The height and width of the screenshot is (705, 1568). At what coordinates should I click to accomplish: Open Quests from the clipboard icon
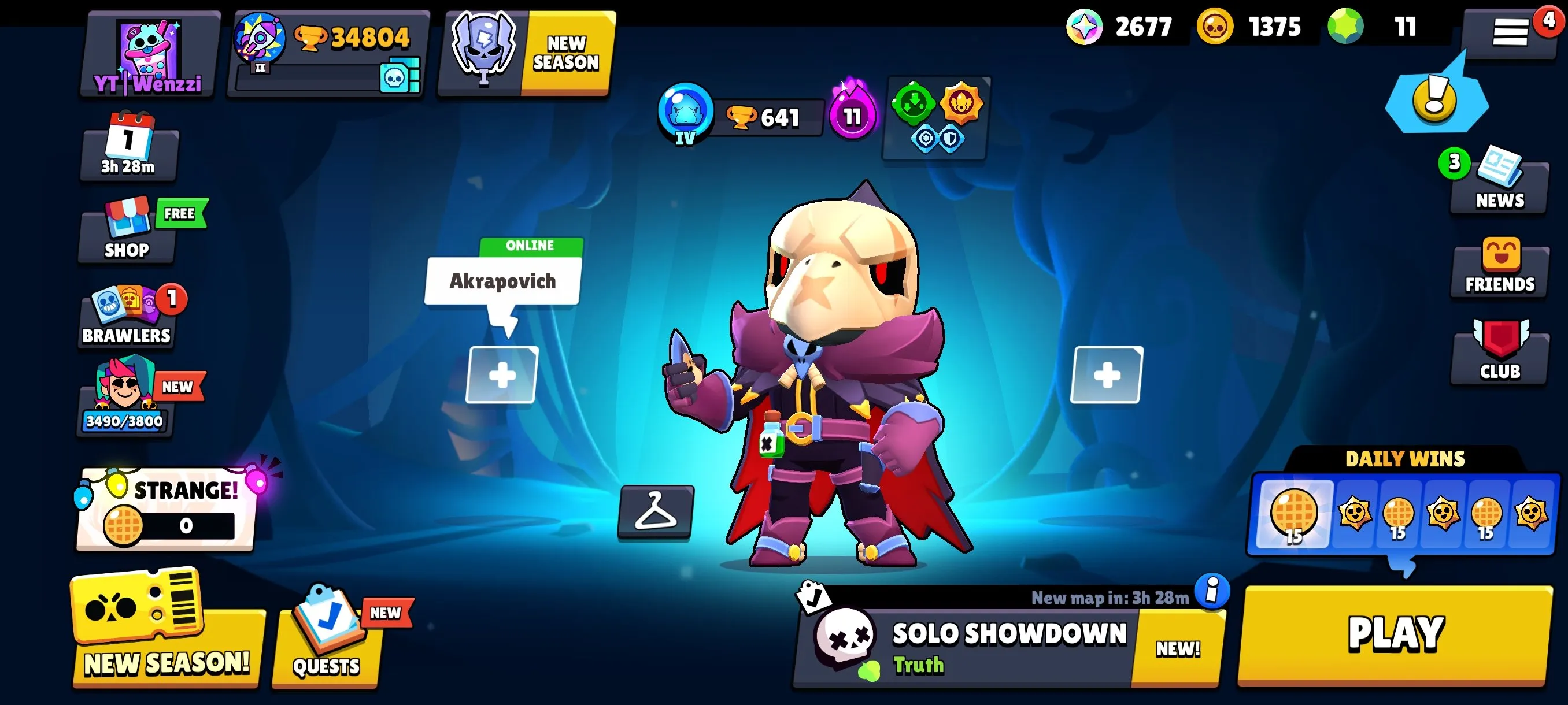coord(324,639)
